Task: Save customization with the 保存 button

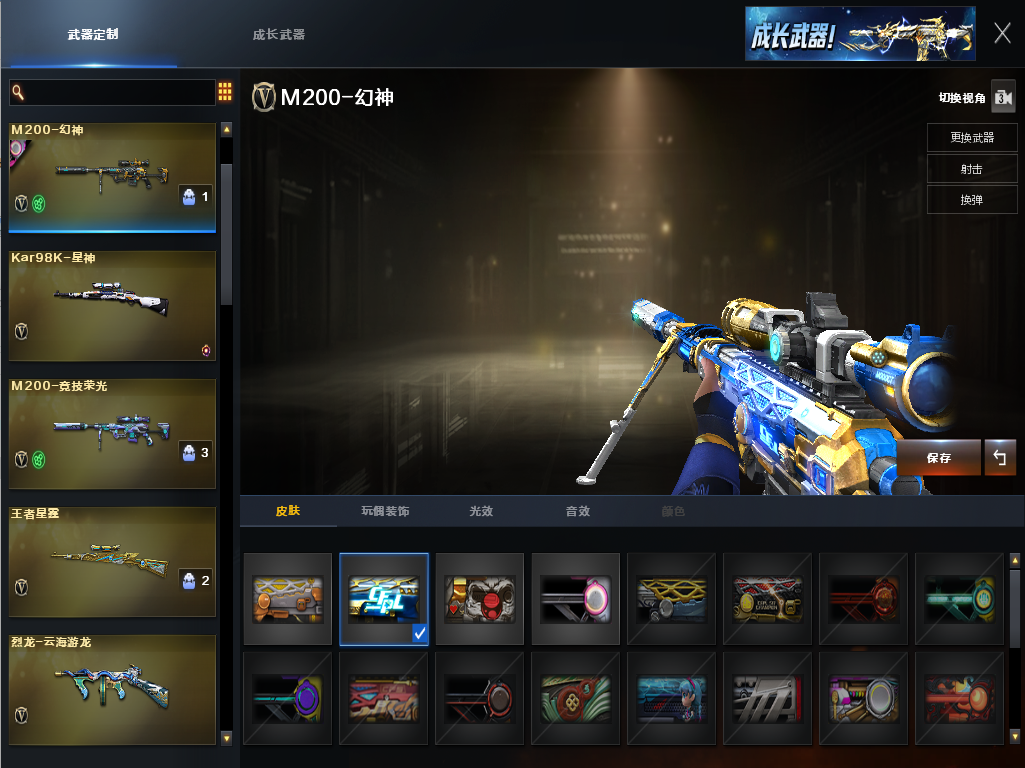Action: pos(939,458)
